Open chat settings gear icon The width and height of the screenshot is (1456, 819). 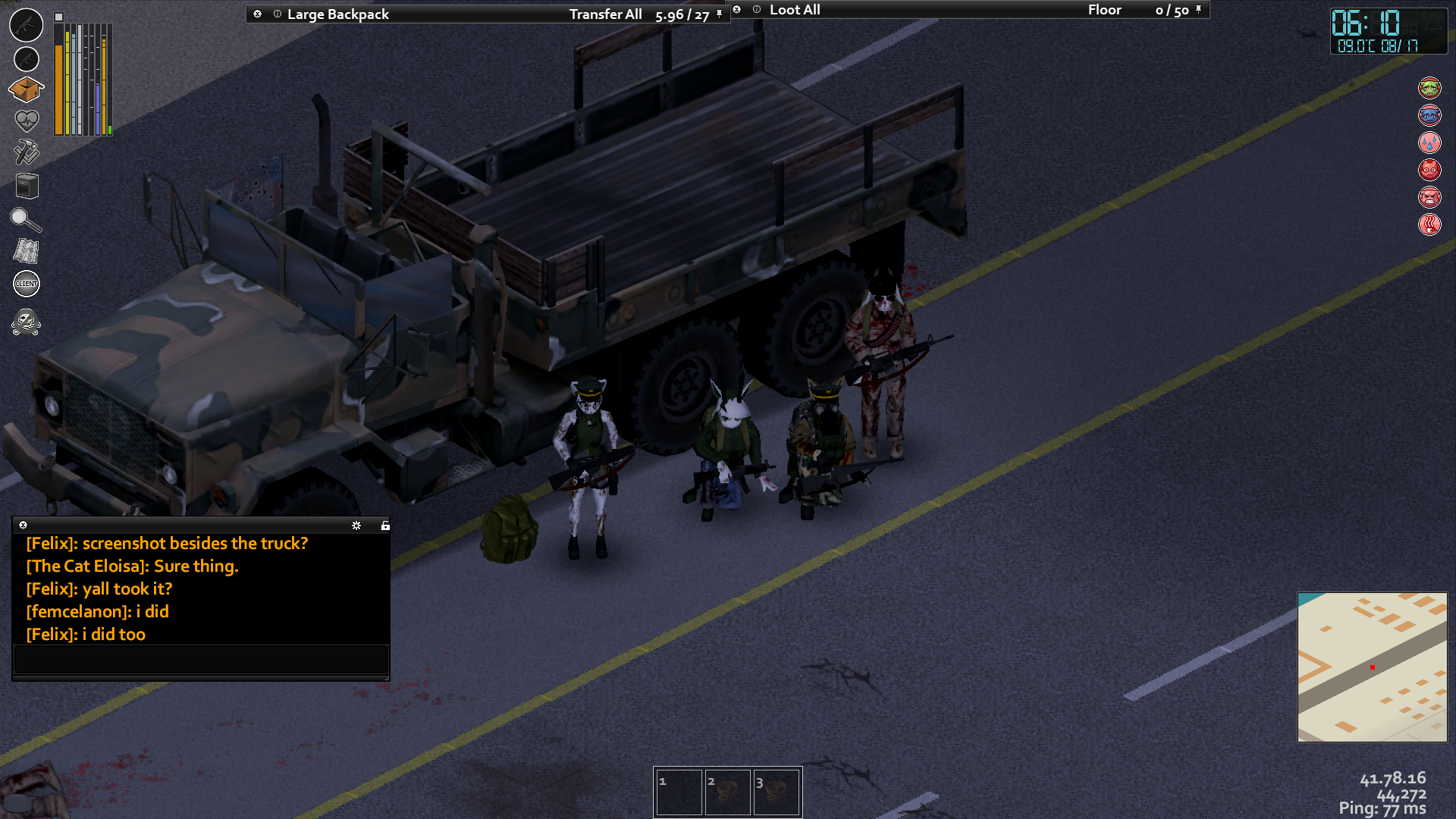[x=356, y=526]
